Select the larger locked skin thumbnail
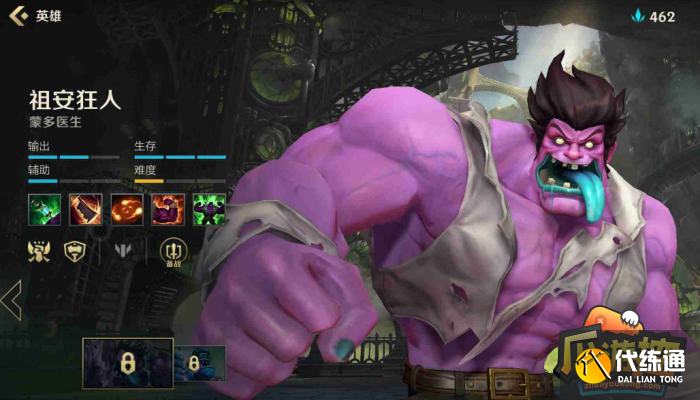This screenshot has width=700, height=400. [127, 362]
